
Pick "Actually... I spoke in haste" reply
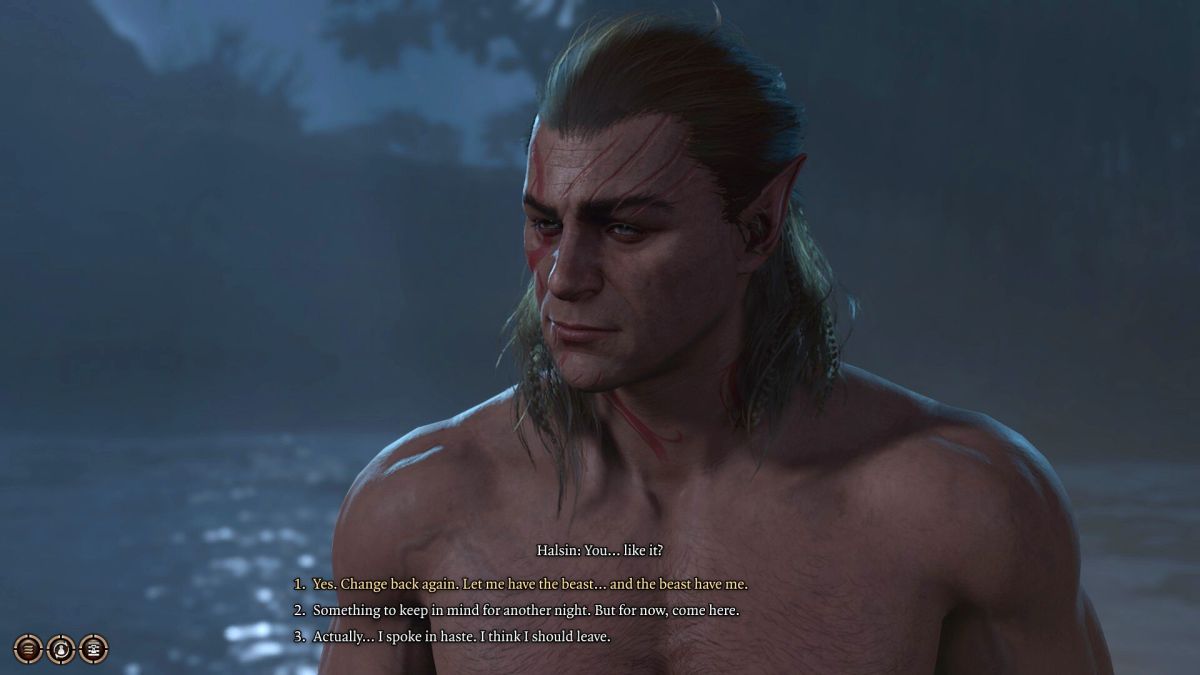(x=461, y=636)
